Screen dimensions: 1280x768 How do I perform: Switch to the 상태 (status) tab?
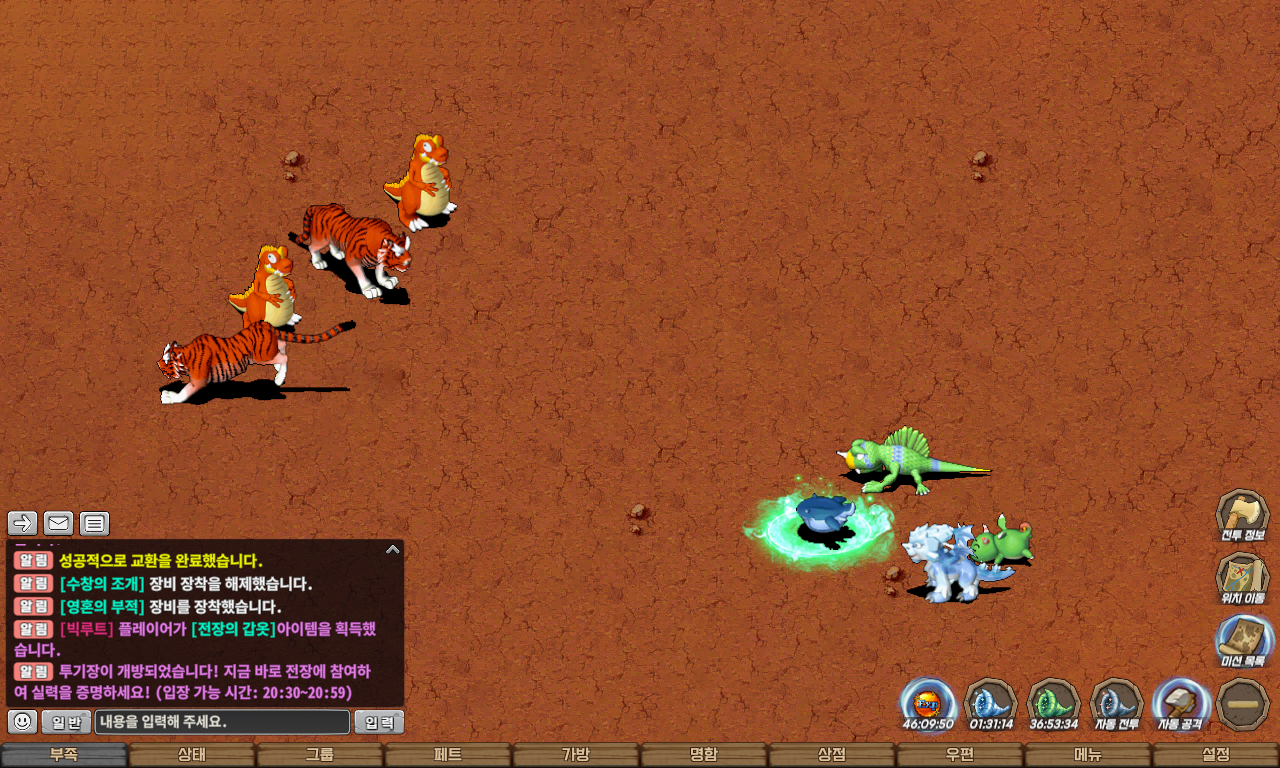(192, 755)
